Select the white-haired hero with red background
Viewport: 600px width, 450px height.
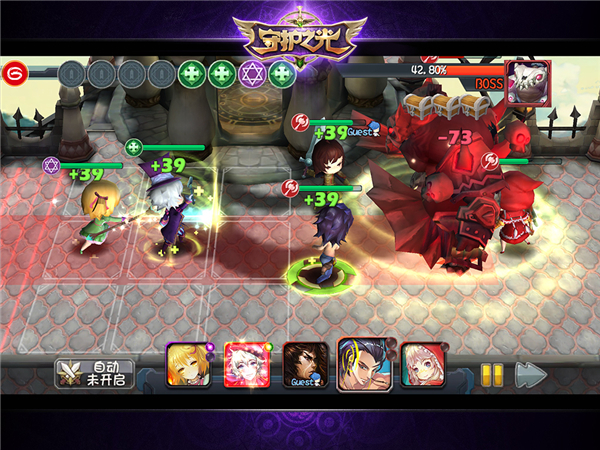pos(244,364)
